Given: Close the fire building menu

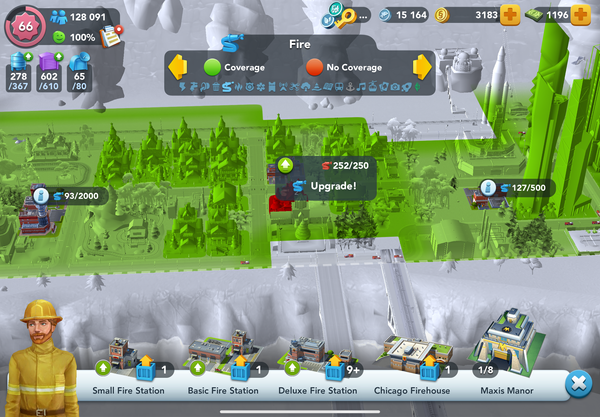Looking at the screenshot, I should coord(577,384).
